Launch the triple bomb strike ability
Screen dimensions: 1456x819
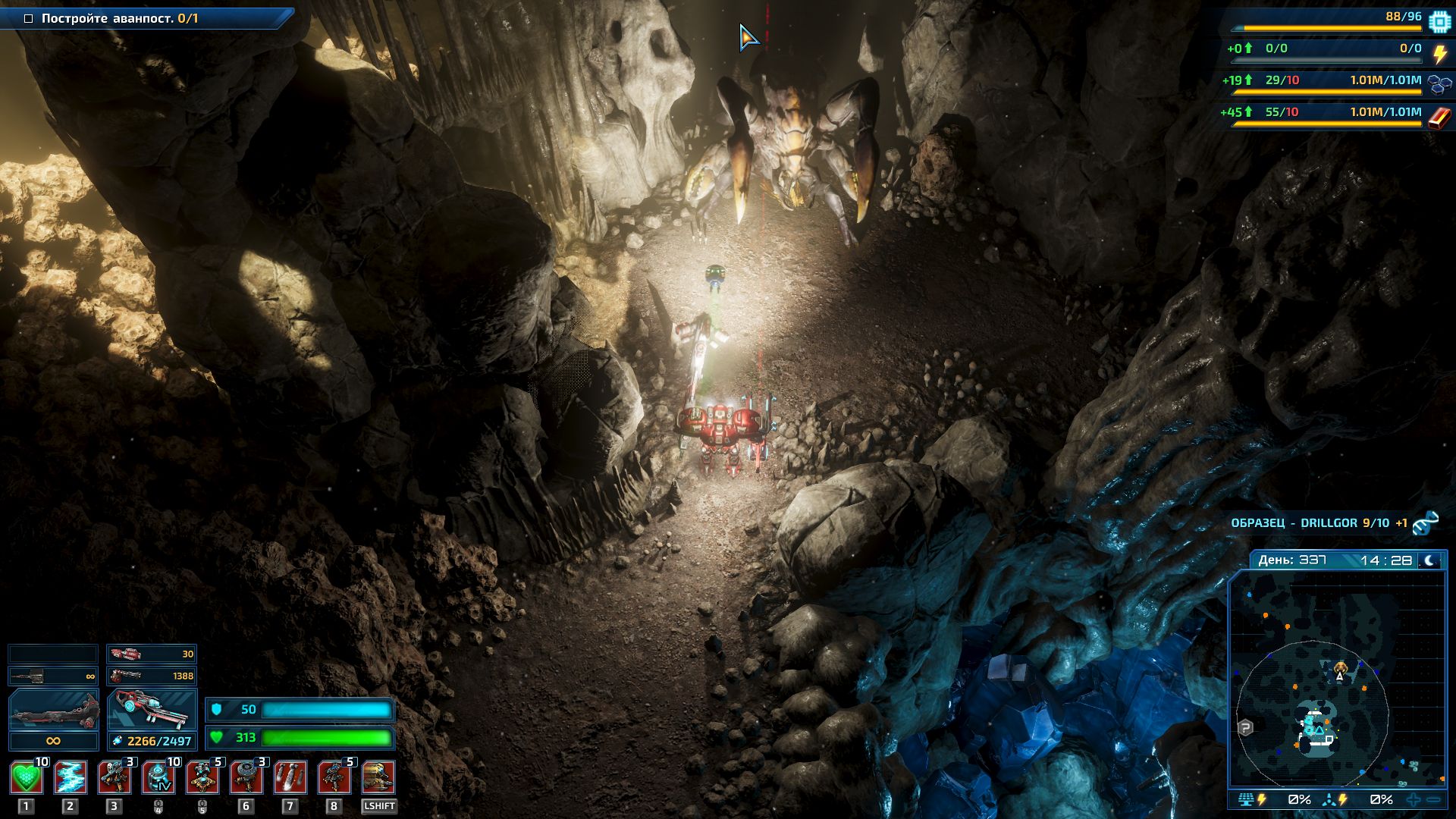pos(290,778)
